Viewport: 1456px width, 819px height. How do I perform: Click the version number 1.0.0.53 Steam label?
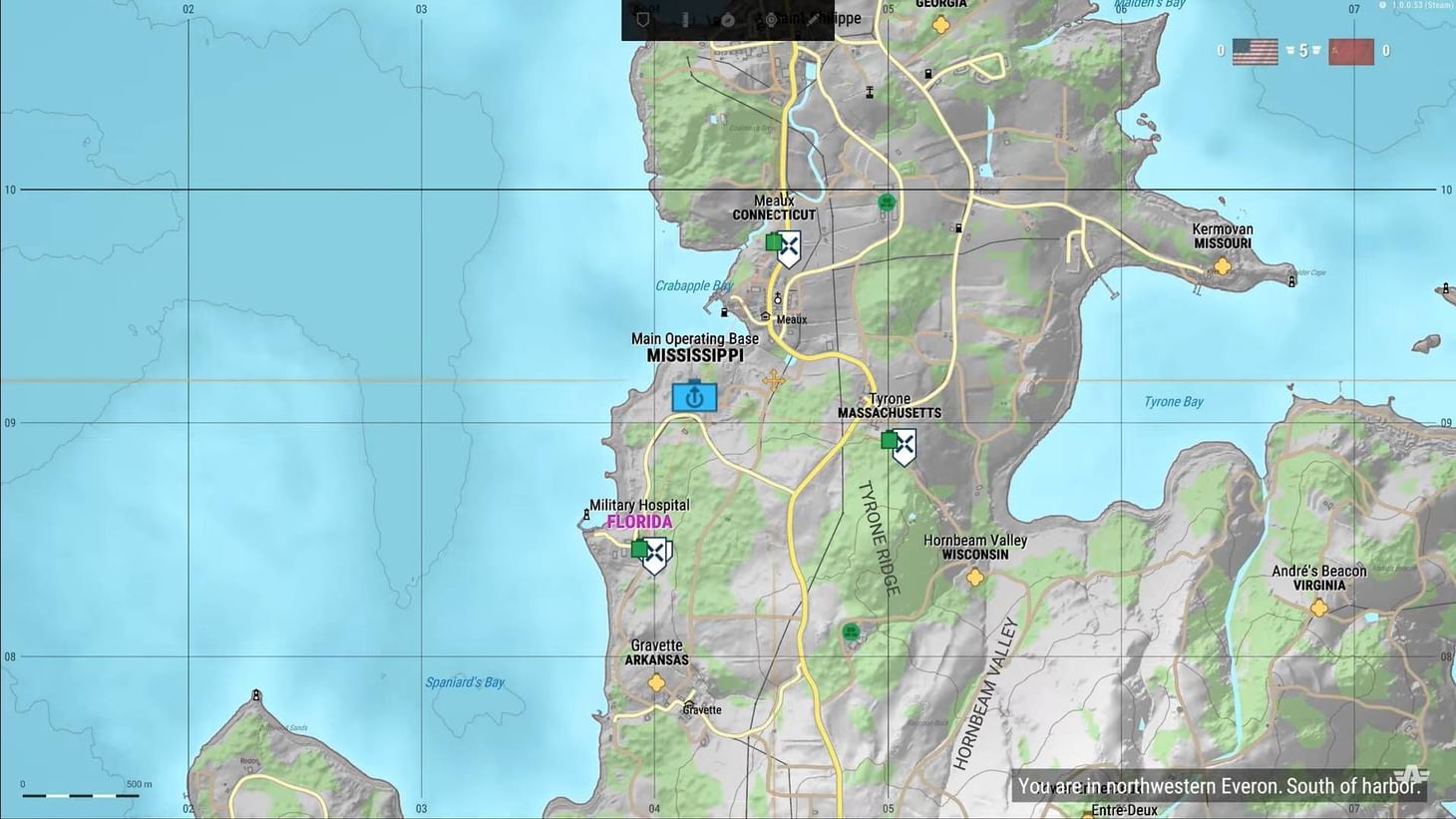[1418, 5]
